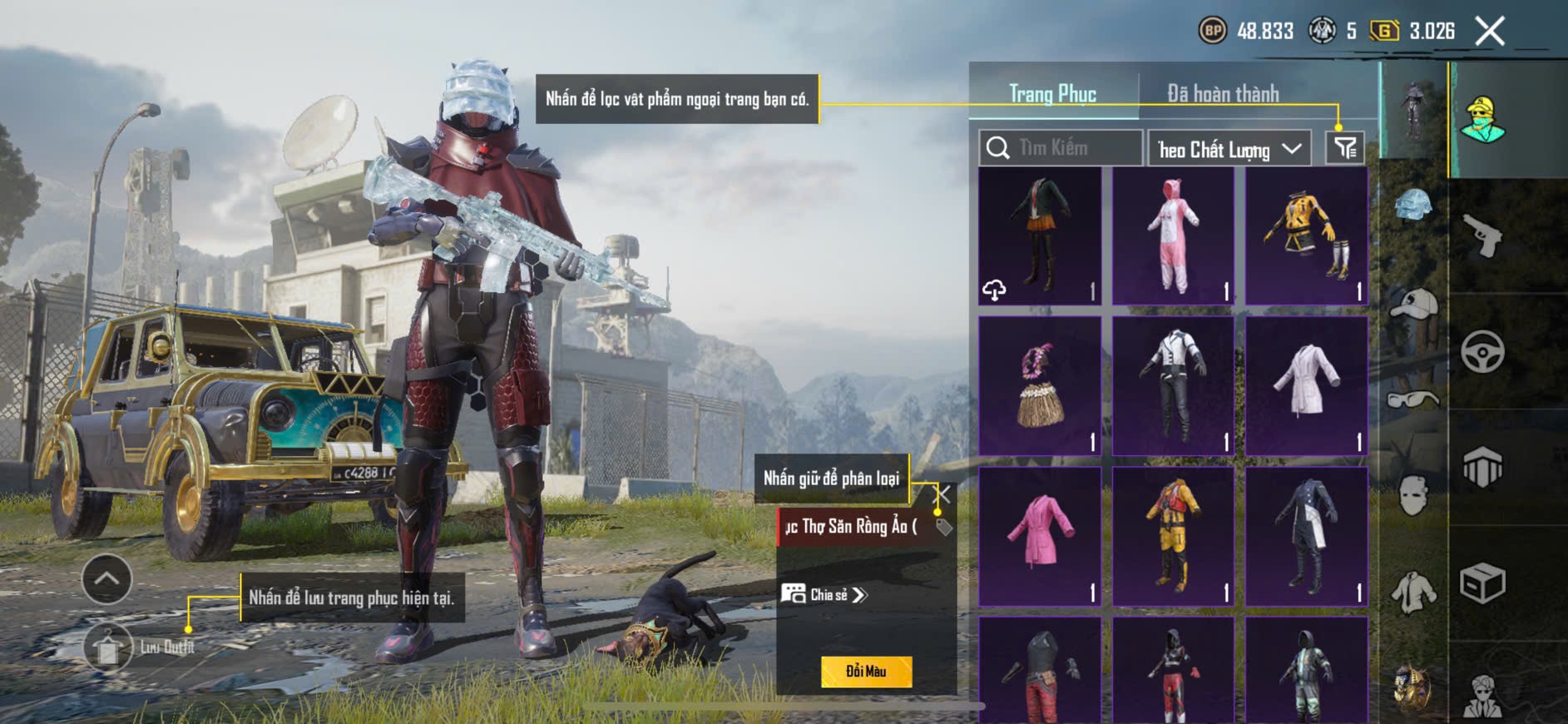Select the pink bunny onesie outfit
This screenshot has width=1568, height=724.
point(1173,236)
